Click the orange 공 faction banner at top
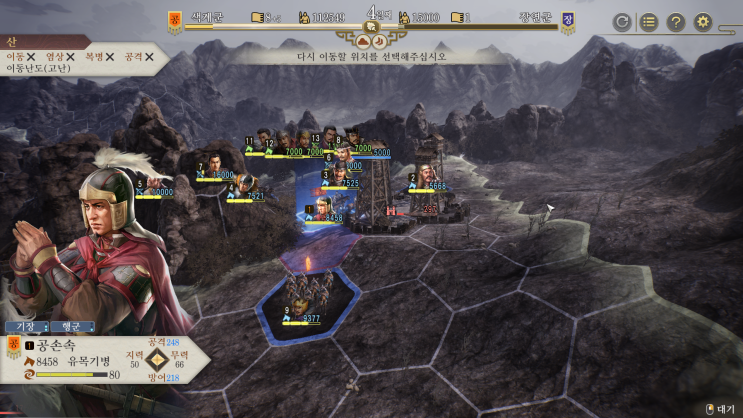This screenshot has height=418, width=743. point(174,20)
